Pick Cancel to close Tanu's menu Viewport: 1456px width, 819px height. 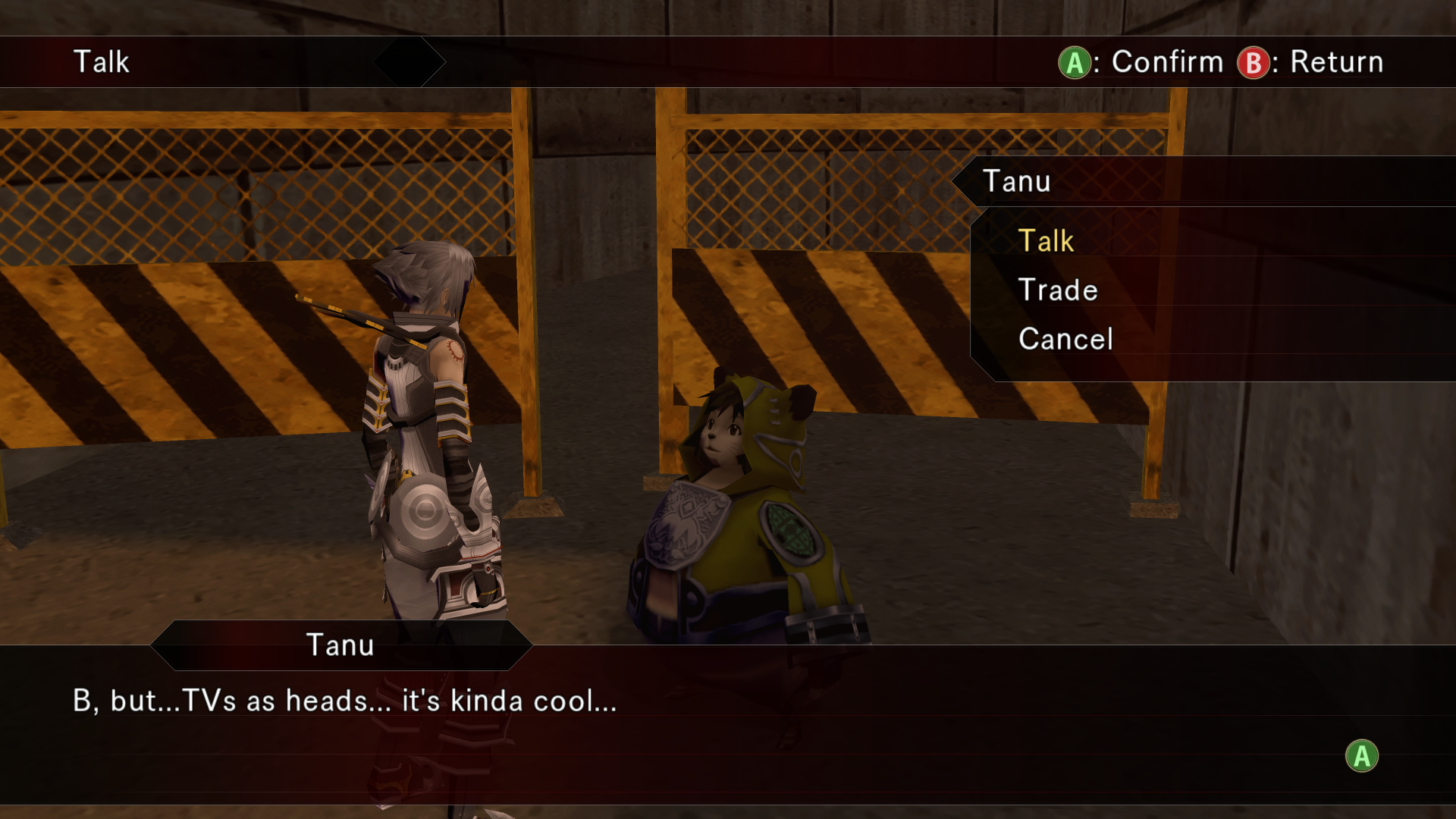click(x=1065, y=339)
